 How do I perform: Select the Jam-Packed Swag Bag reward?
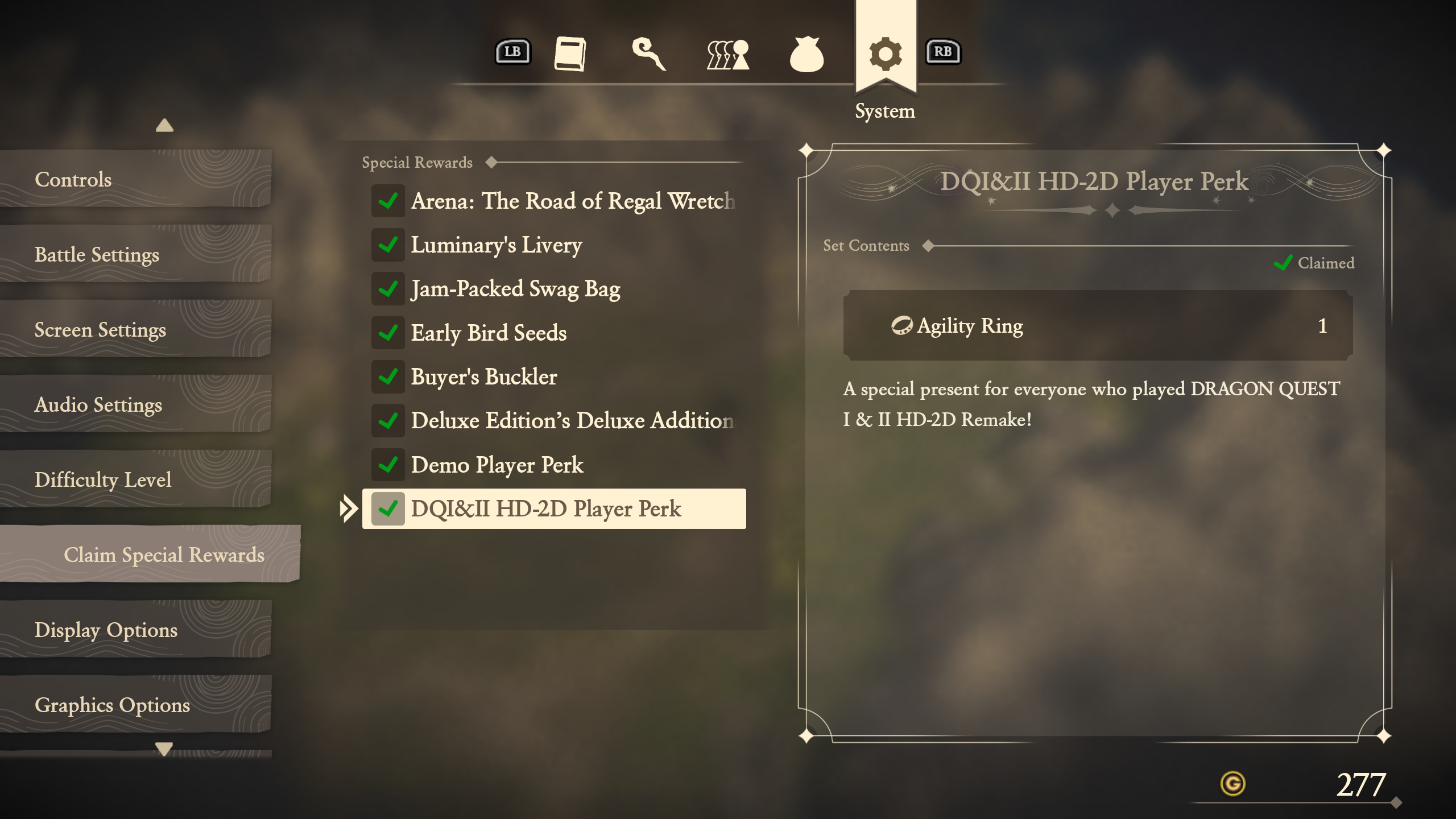[554, 289]
